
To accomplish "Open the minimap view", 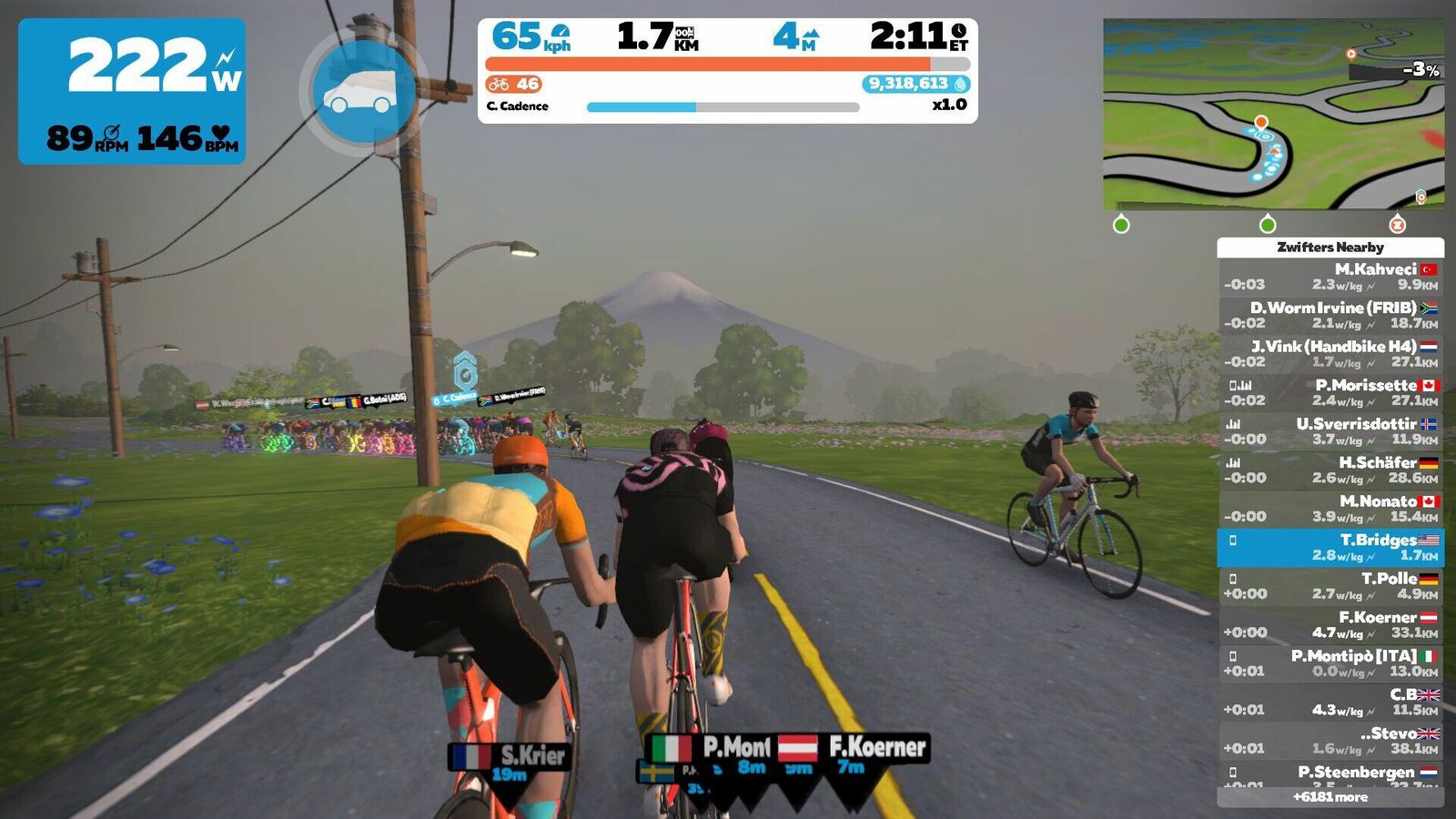I will point(1273,114).
